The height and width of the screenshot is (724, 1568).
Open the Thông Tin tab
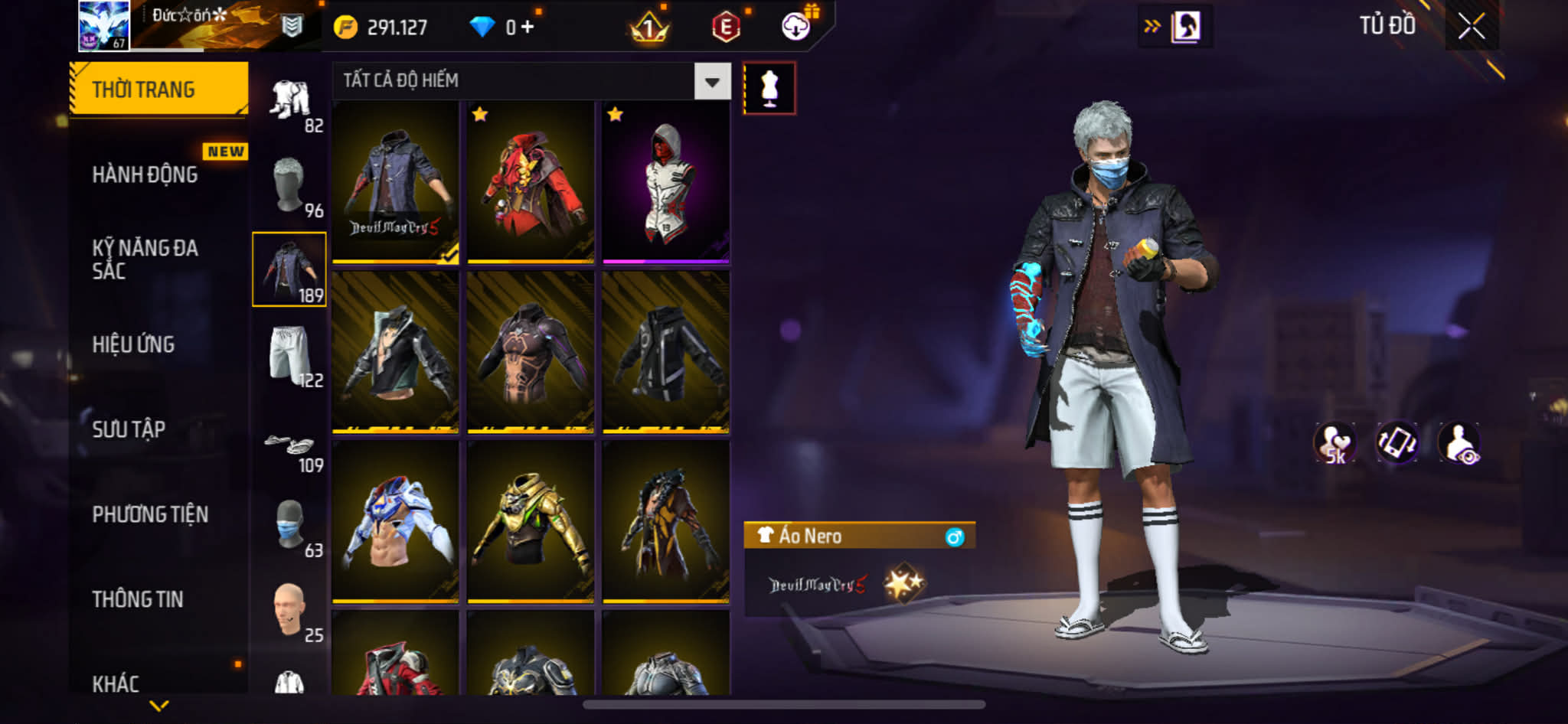coord(138,599)
